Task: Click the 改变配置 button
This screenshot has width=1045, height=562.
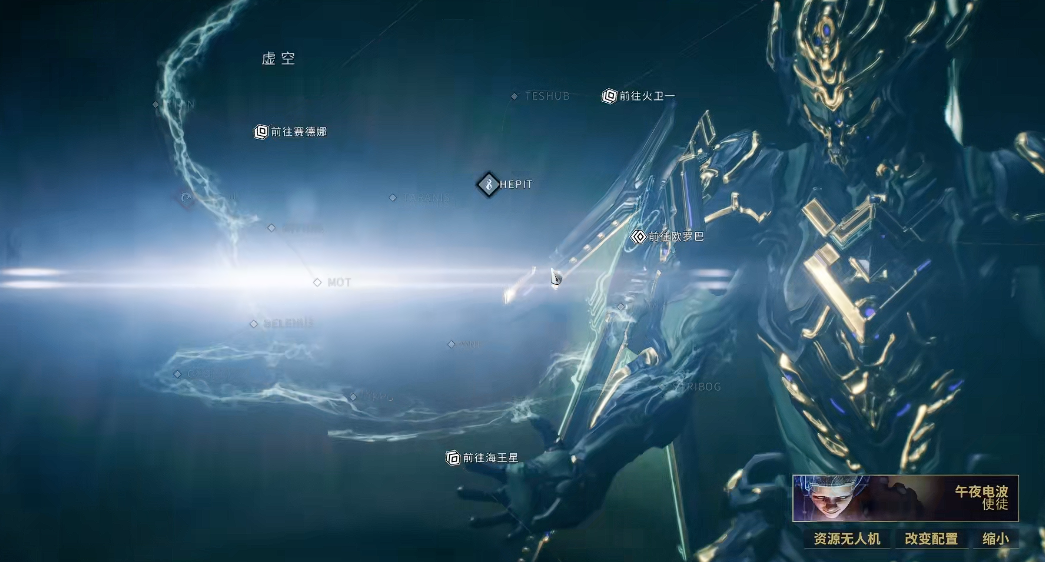Action: coord(931,538)
